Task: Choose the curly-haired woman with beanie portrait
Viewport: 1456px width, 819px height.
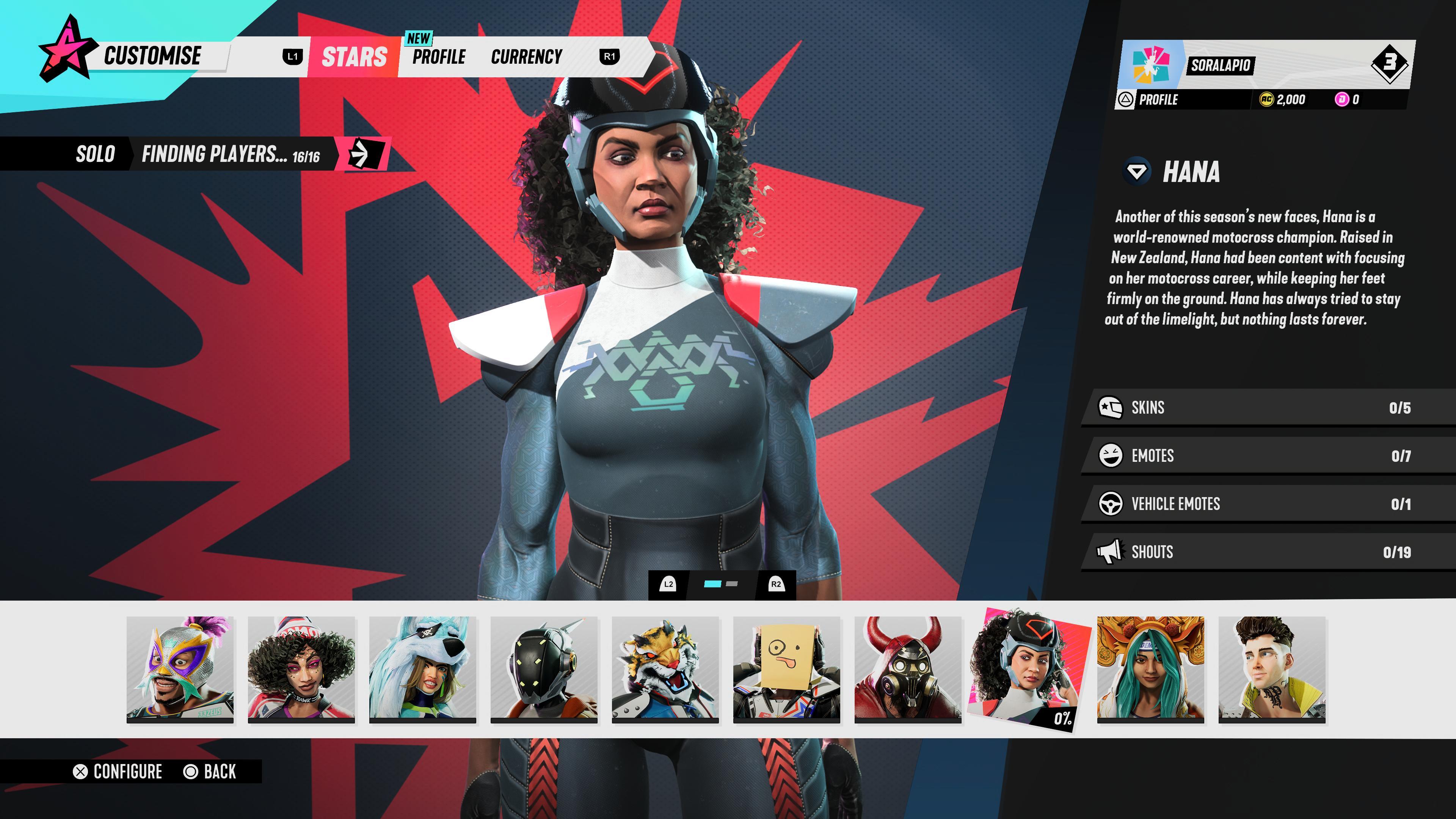Action: pyautogui.click(x=301, y=669)
